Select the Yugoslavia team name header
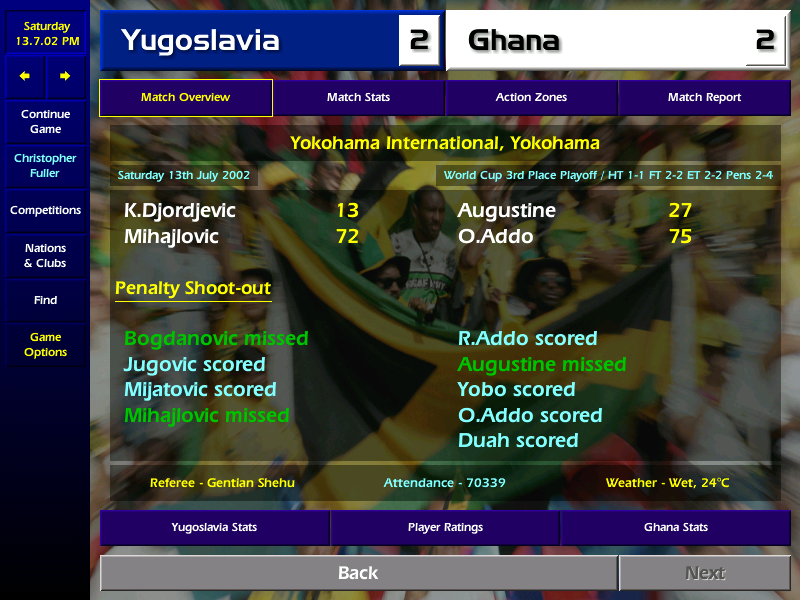This screenshot has width=800, height=600. [200, 40]
